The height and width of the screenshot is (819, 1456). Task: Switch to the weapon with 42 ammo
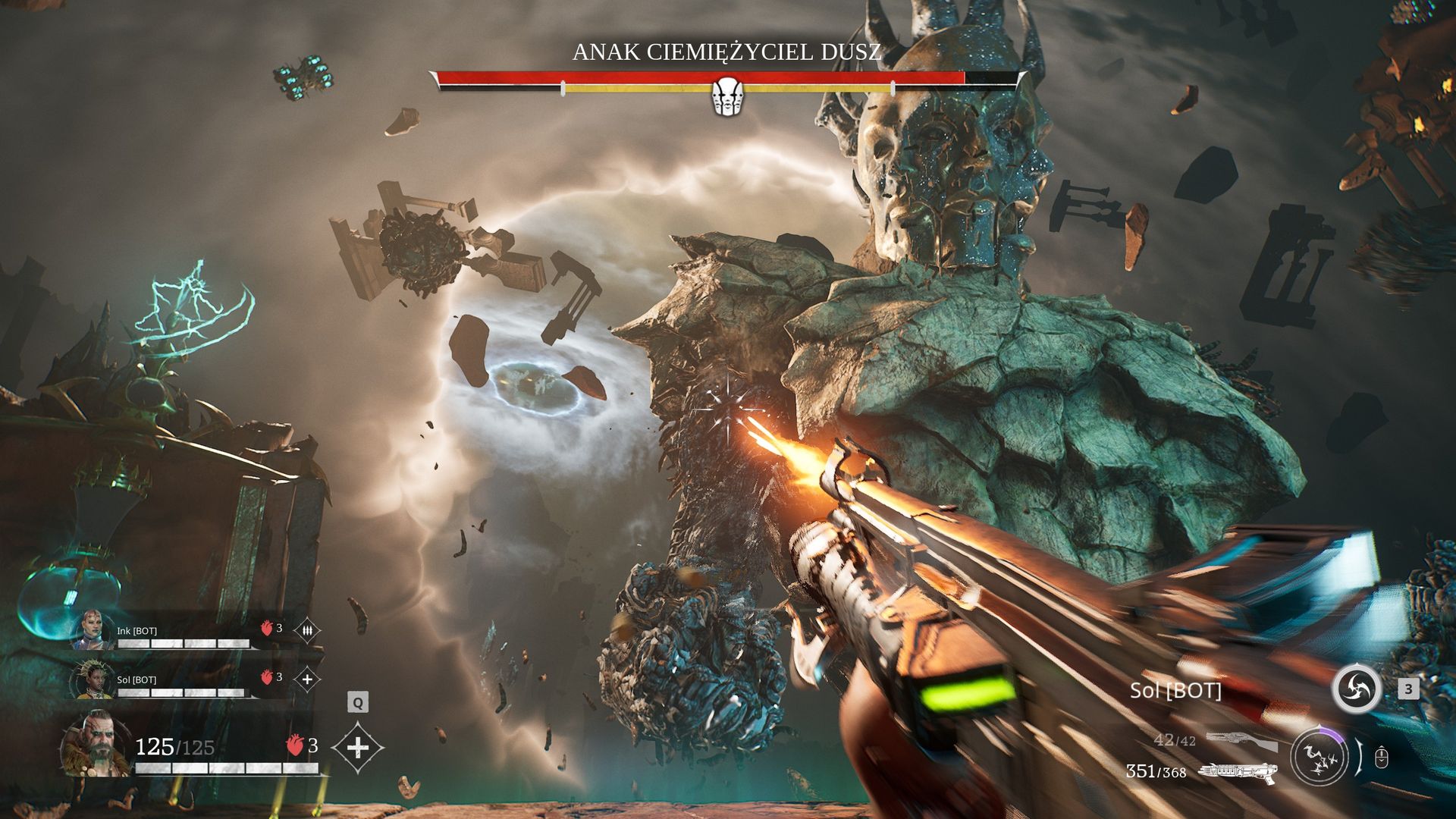click(1240, 740)
